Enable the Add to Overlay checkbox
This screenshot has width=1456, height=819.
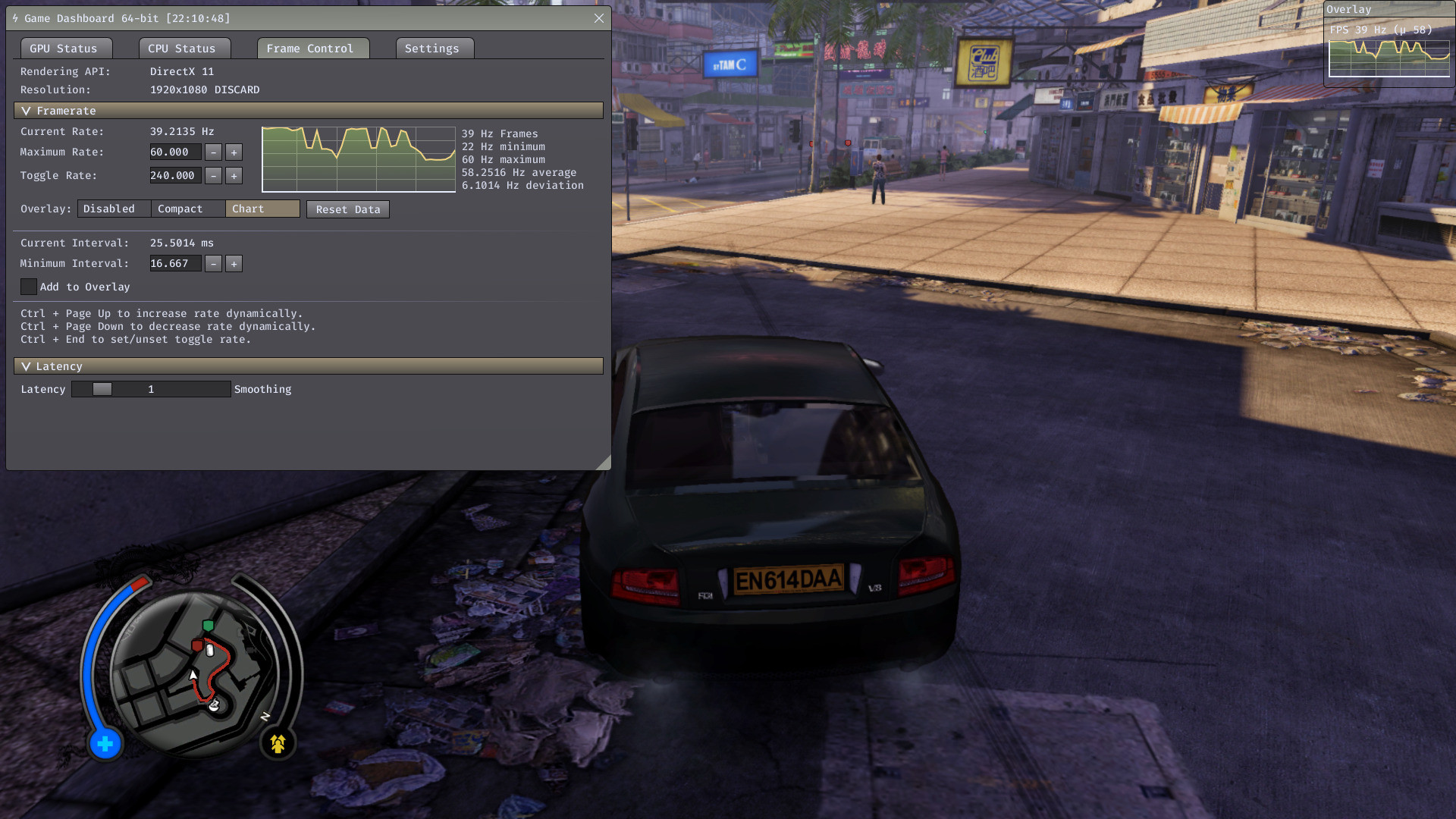pyautogui.click(x=29, y=287)
